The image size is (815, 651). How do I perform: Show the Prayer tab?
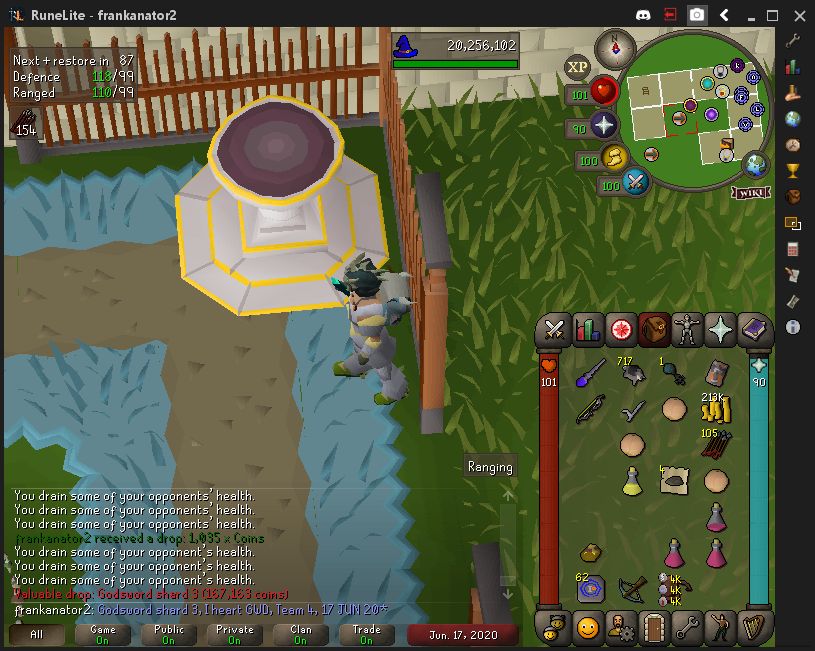point(722,329)
